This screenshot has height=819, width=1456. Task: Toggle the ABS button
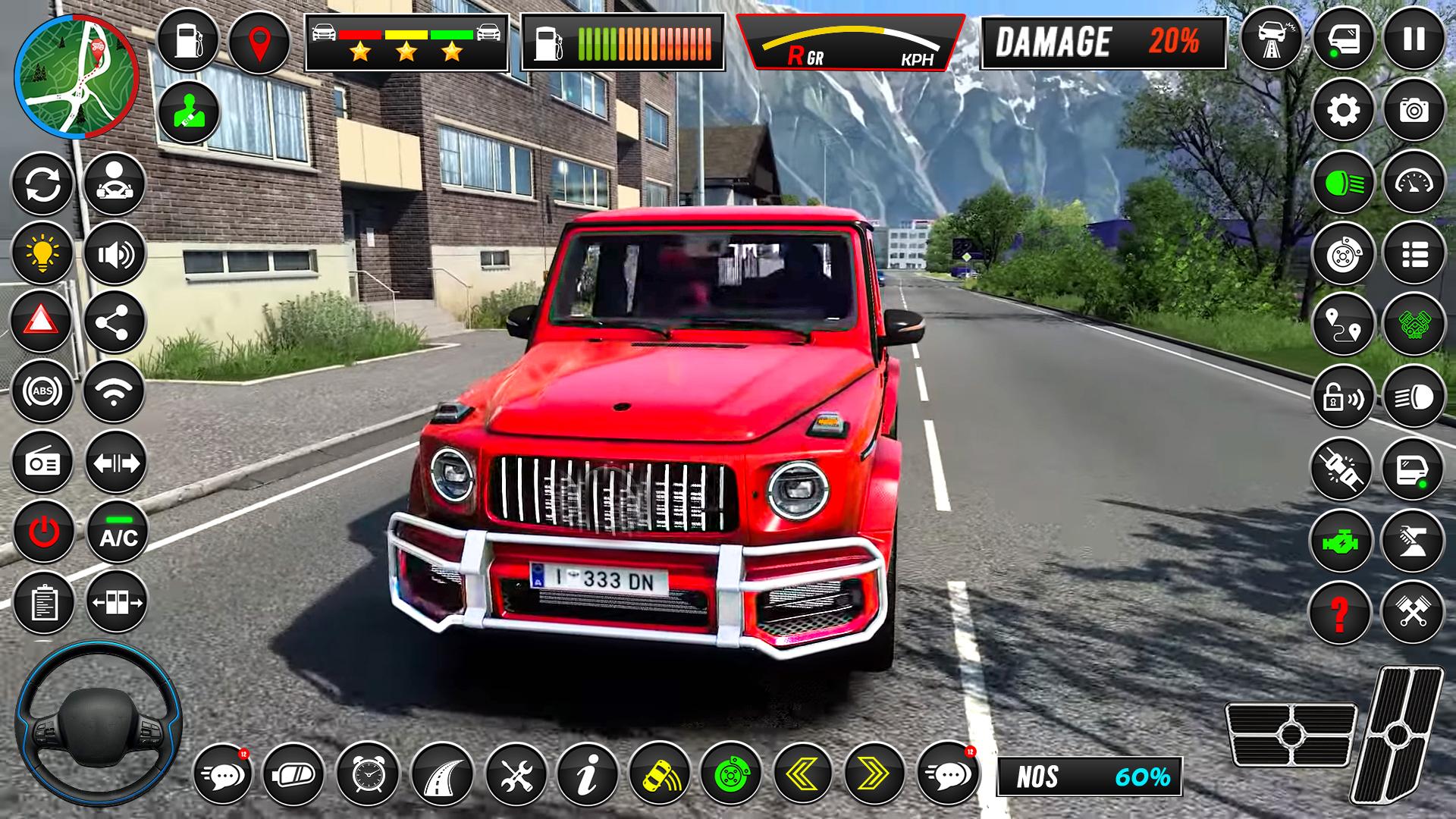point(42,391)
